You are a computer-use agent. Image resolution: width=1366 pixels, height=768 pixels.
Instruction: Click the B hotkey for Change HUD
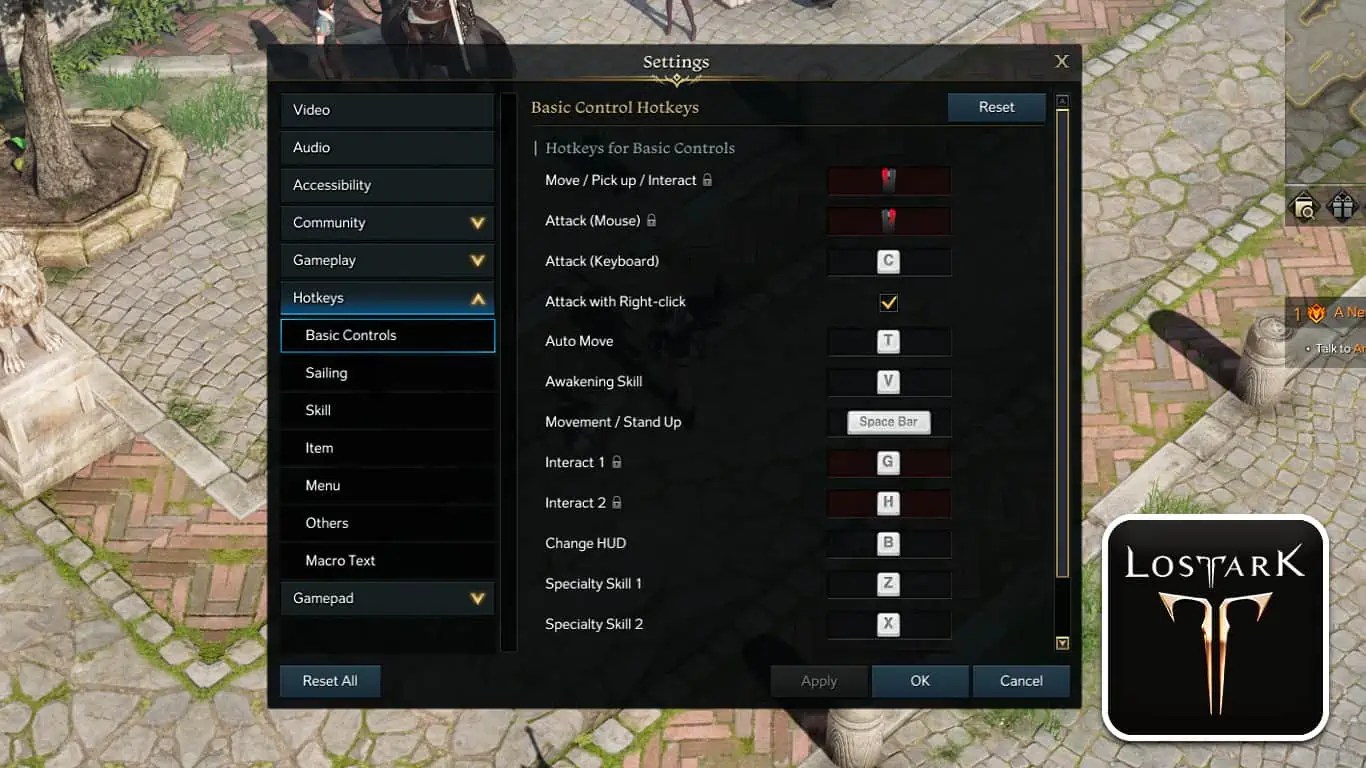888,543
